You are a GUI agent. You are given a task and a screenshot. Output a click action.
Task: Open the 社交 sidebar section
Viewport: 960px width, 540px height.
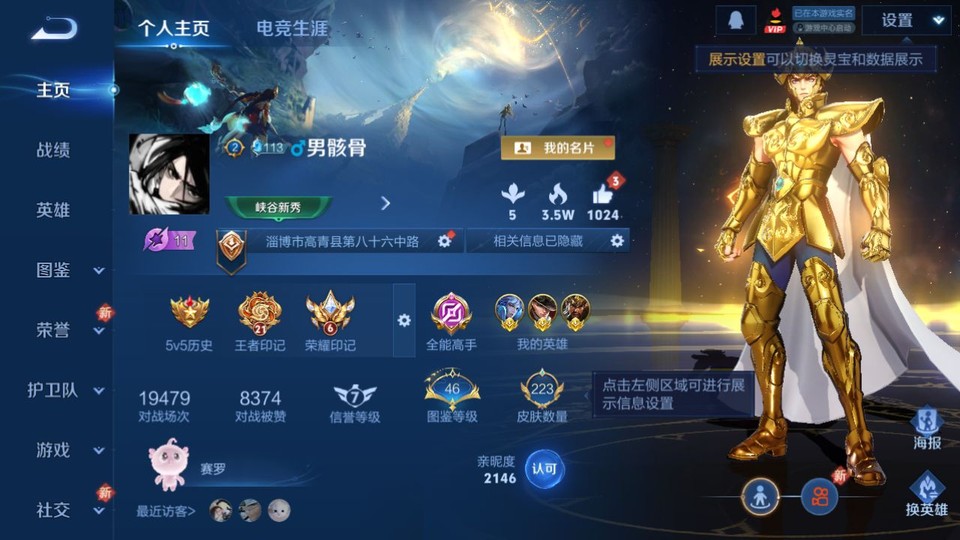point(68,510)
